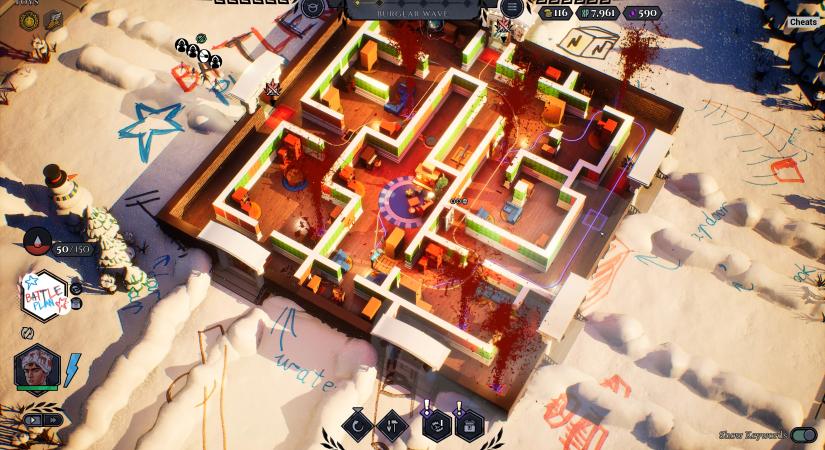Activate the blue lightning bolt ability
Screen dimensions: 825x450
click(72, 369)
